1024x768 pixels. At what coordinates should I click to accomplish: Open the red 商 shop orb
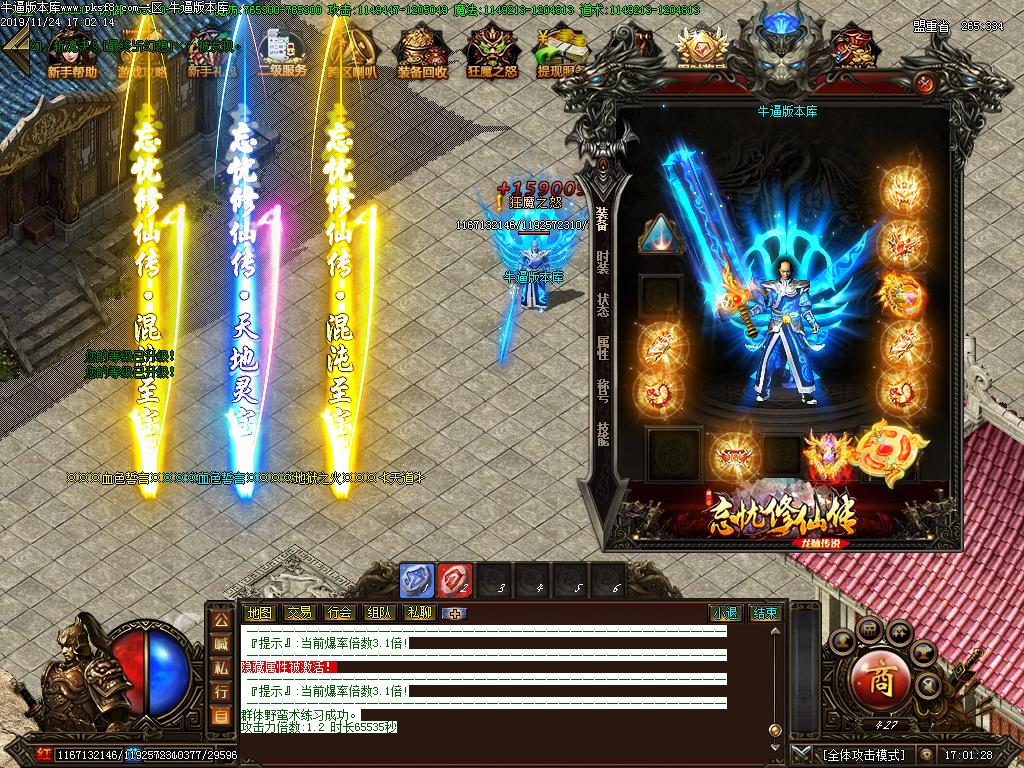click(880, 682)
